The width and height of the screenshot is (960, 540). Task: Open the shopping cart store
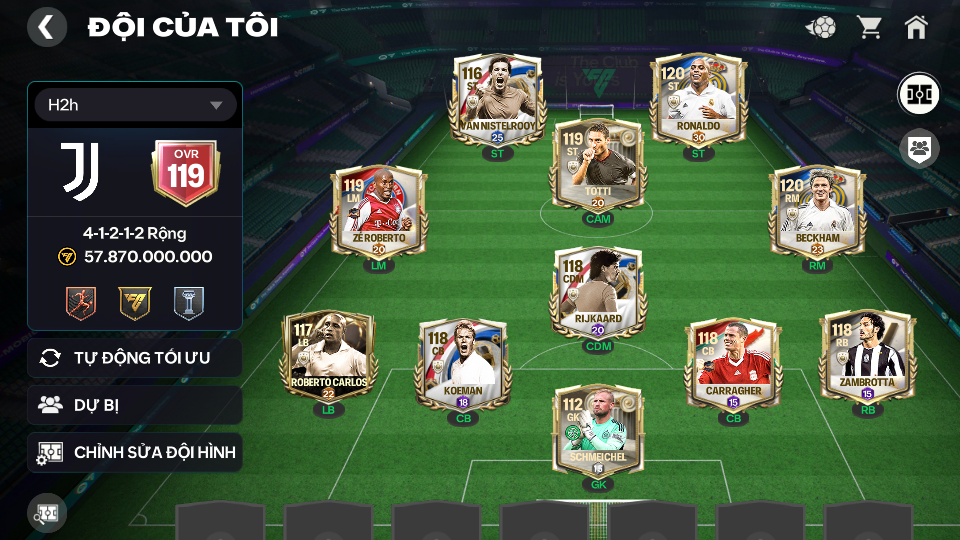869,27
